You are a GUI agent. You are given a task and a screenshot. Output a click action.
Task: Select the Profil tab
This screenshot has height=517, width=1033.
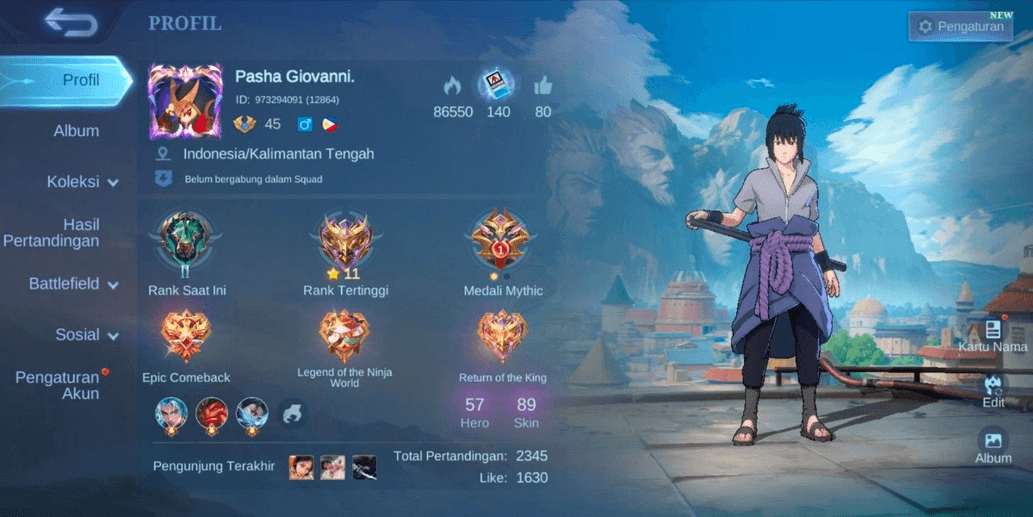[81, 80]
